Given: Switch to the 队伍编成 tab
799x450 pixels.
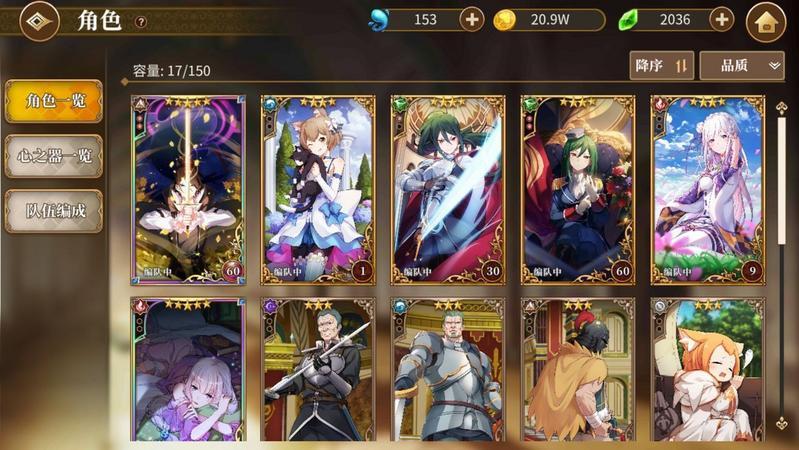Looking at the screenshot, I should [x=53, y=211].
